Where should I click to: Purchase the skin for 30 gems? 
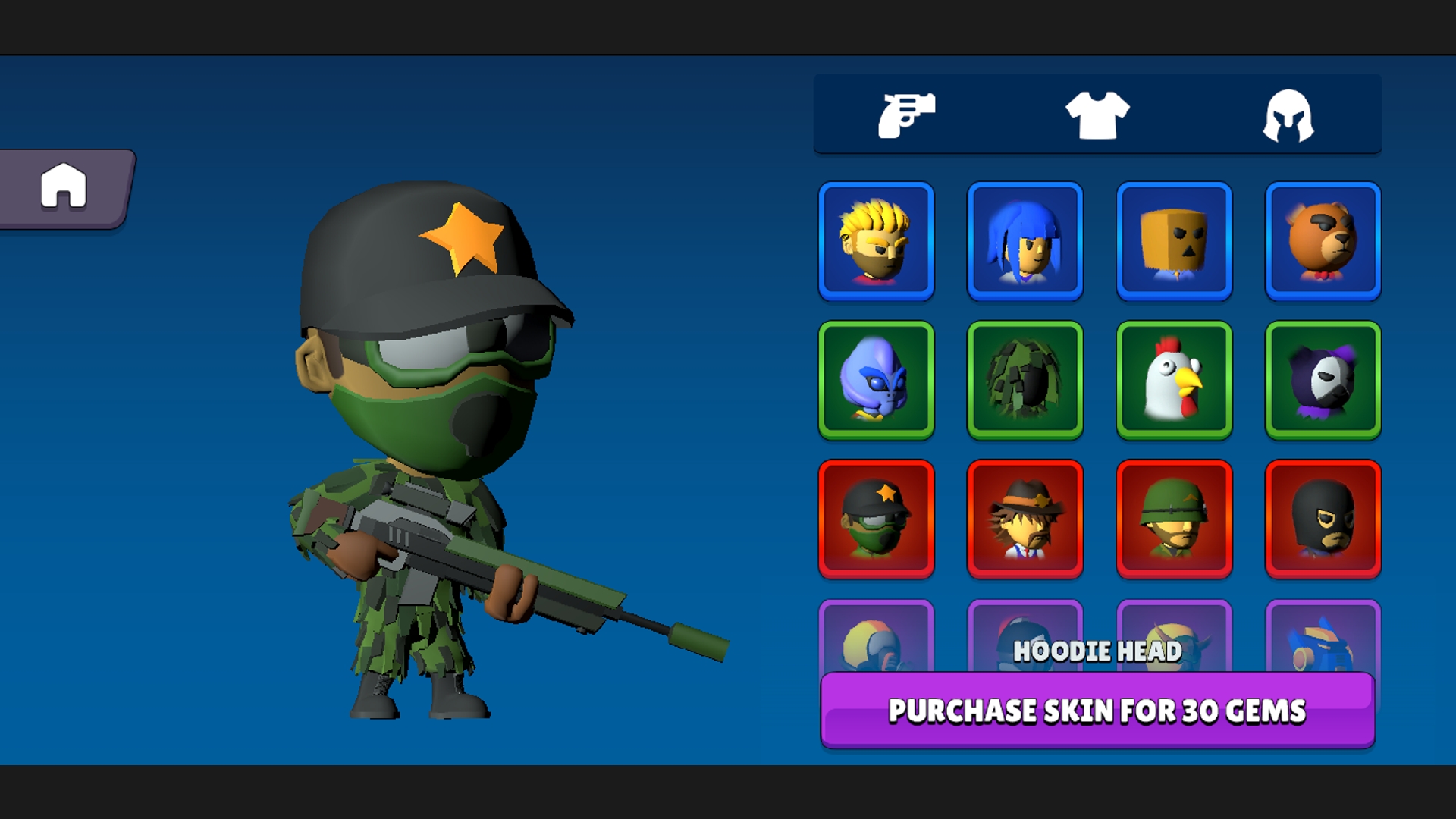[1099, 711]
